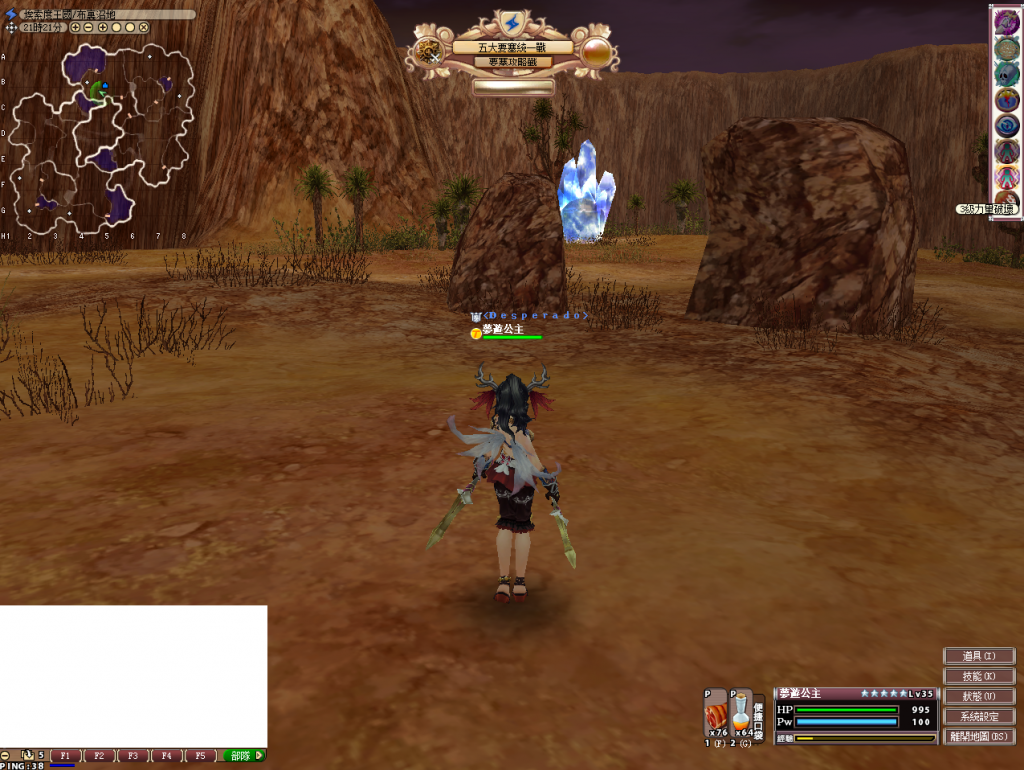1024x770 pixels.
Task: Open the 狀態 (V) status window
Action: click(980, 696)
